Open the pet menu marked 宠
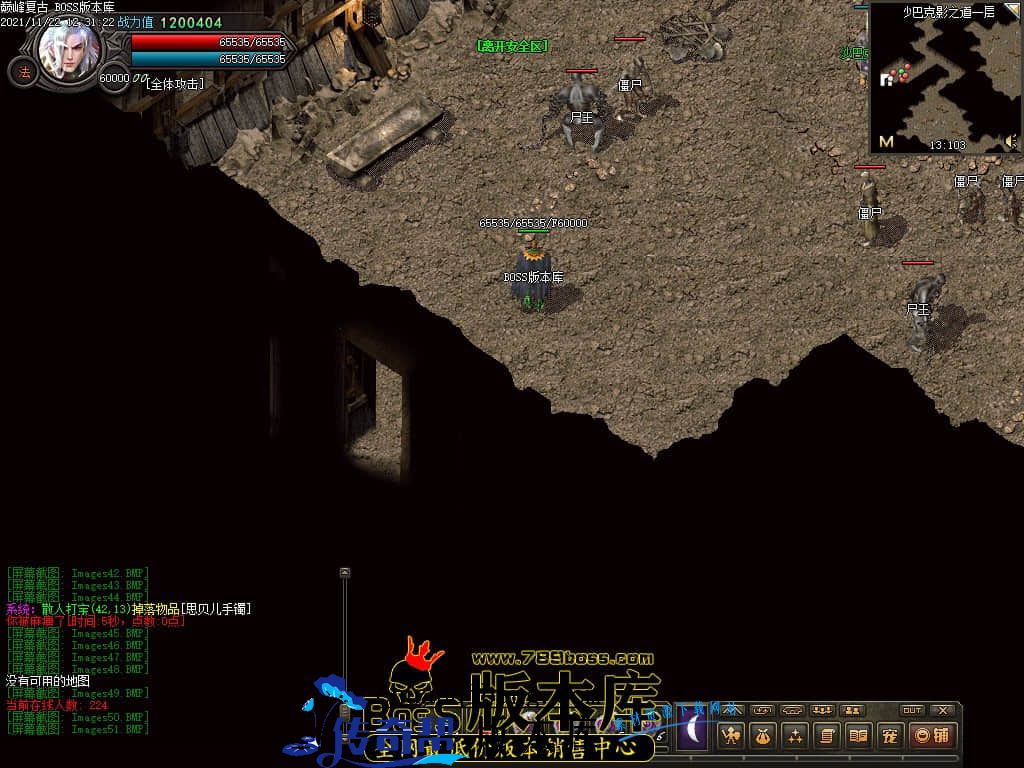Image resolution: width=1024 pixels, height=768 pixels. 888,736
